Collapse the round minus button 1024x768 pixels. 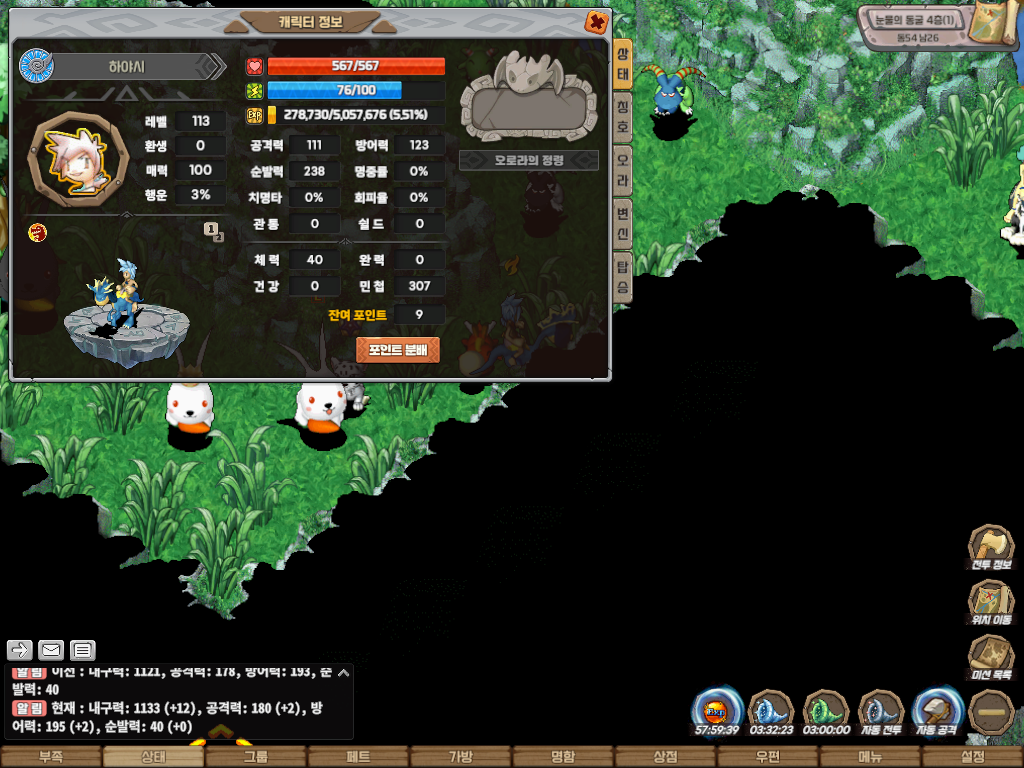pos(991,712)
